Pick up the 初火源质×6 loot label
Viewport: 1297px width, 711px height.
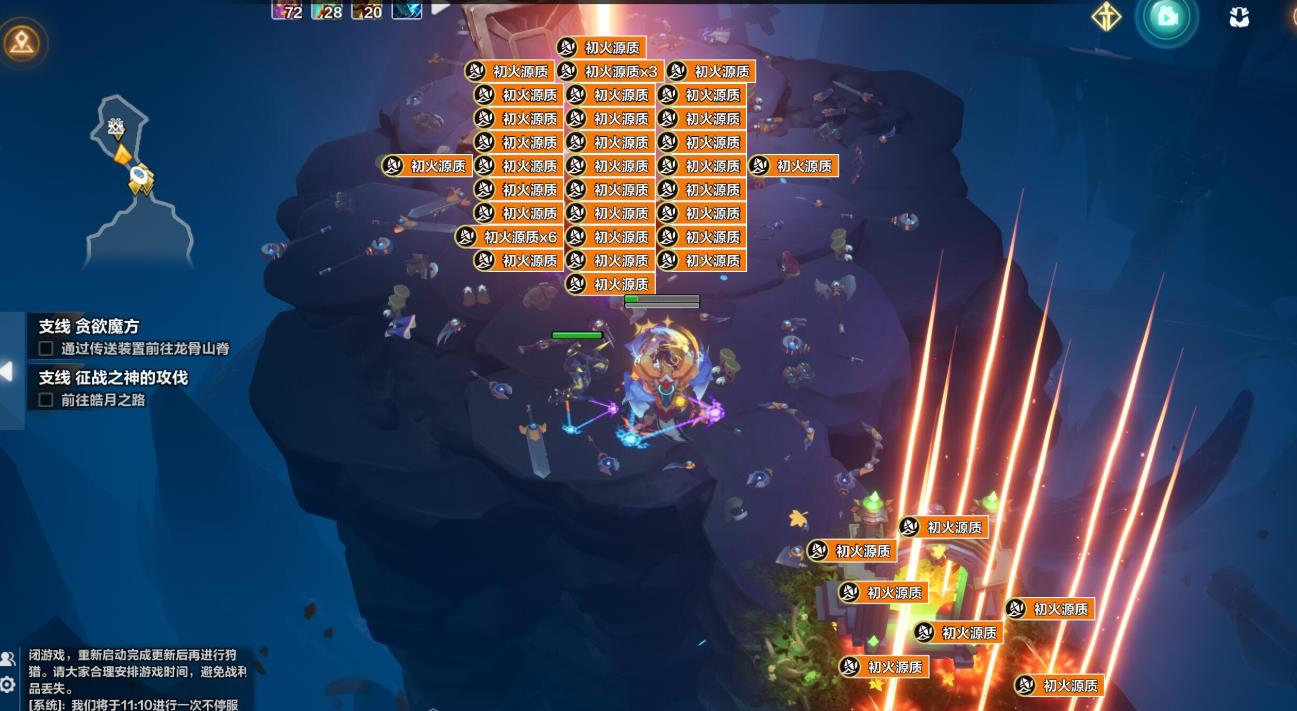tap(508, 237)
